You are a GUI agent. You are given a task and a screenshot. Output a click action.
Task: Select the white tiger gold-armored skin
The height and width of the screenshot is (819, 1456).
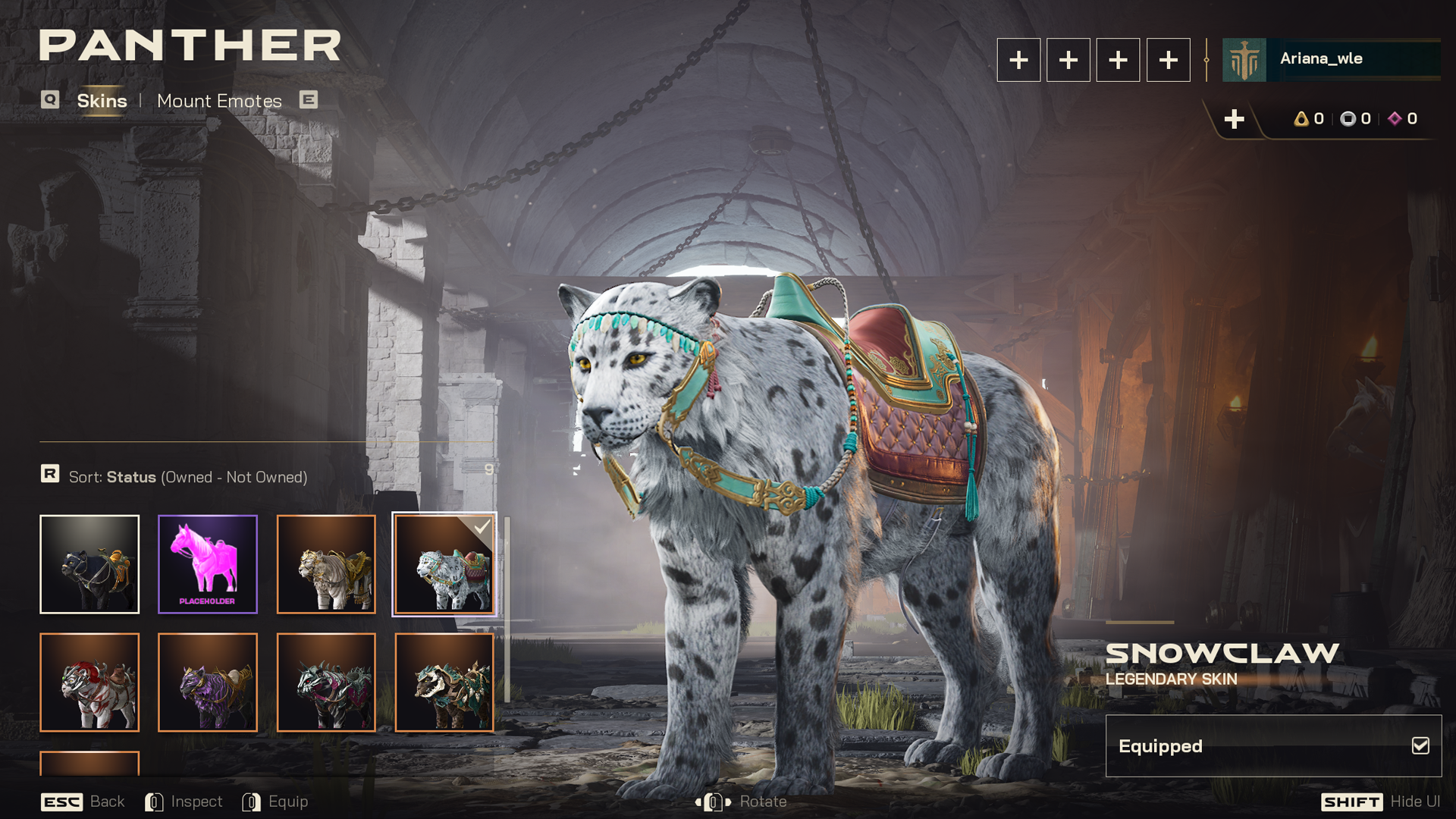(326, 564)
